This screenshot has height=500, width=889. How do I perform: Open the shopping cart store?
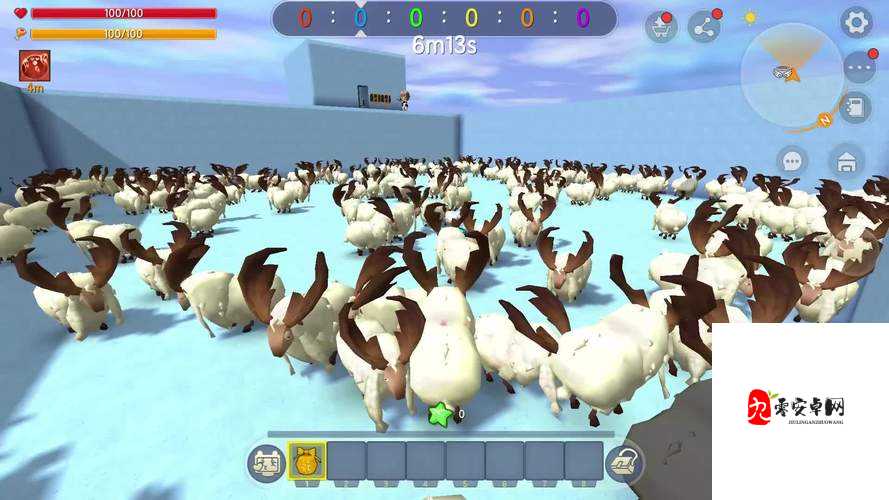tap(660, 27)
